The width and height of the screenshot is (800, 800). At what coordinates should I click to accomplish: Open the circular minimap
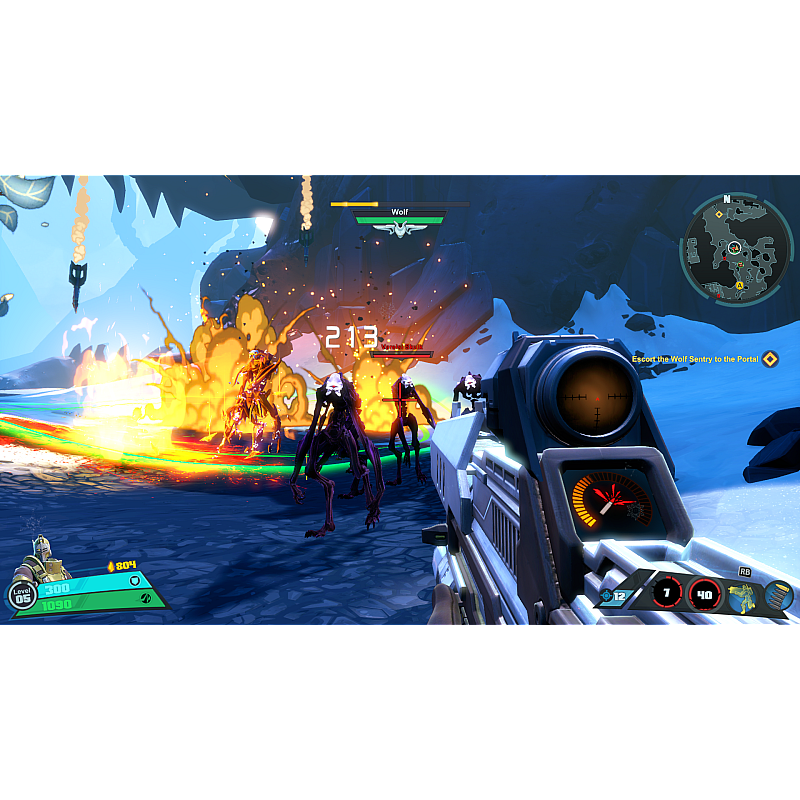[x=738, y=248]
